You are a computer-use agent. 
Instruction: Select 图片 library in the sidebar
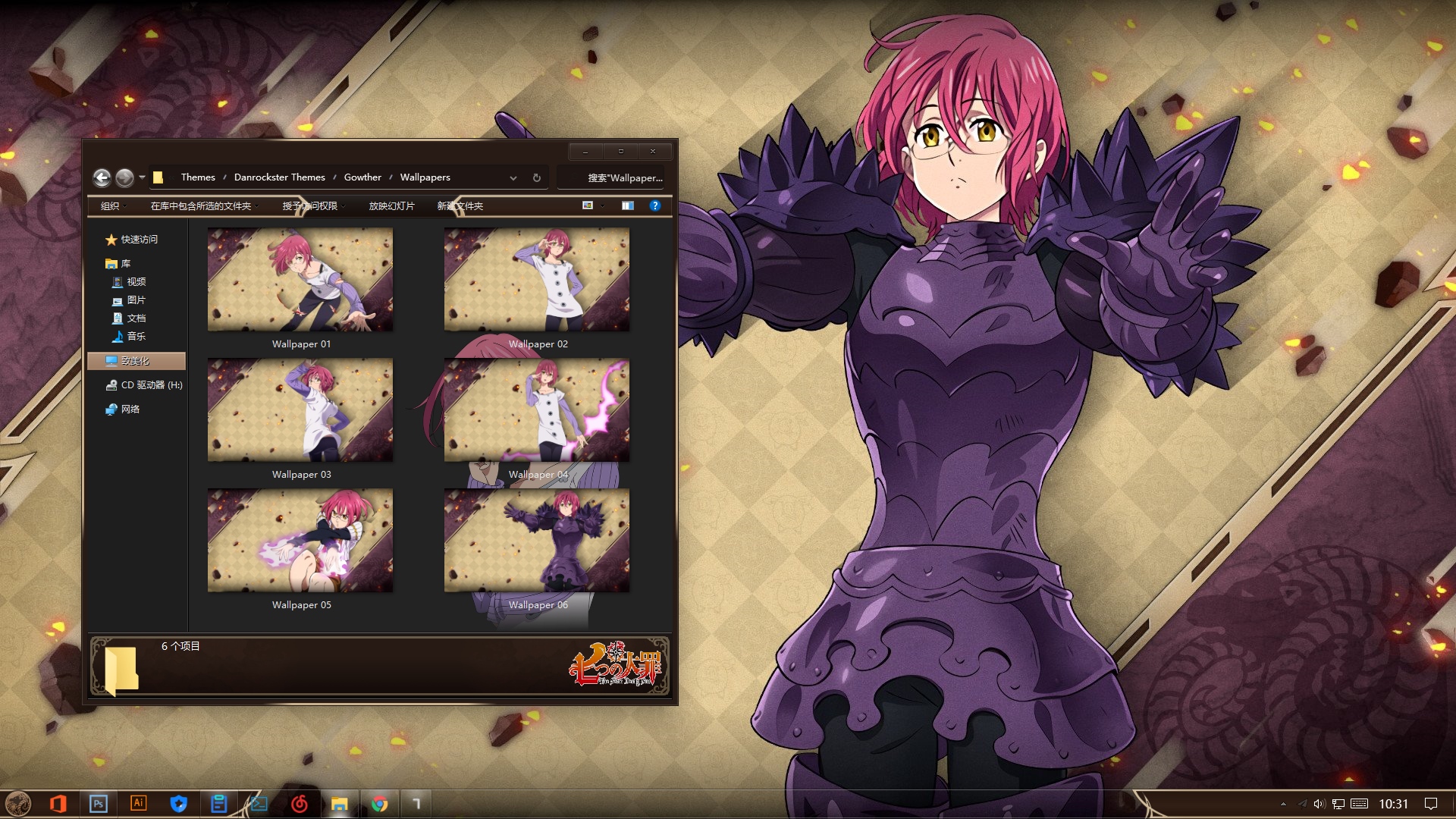[x=136, y=300]
